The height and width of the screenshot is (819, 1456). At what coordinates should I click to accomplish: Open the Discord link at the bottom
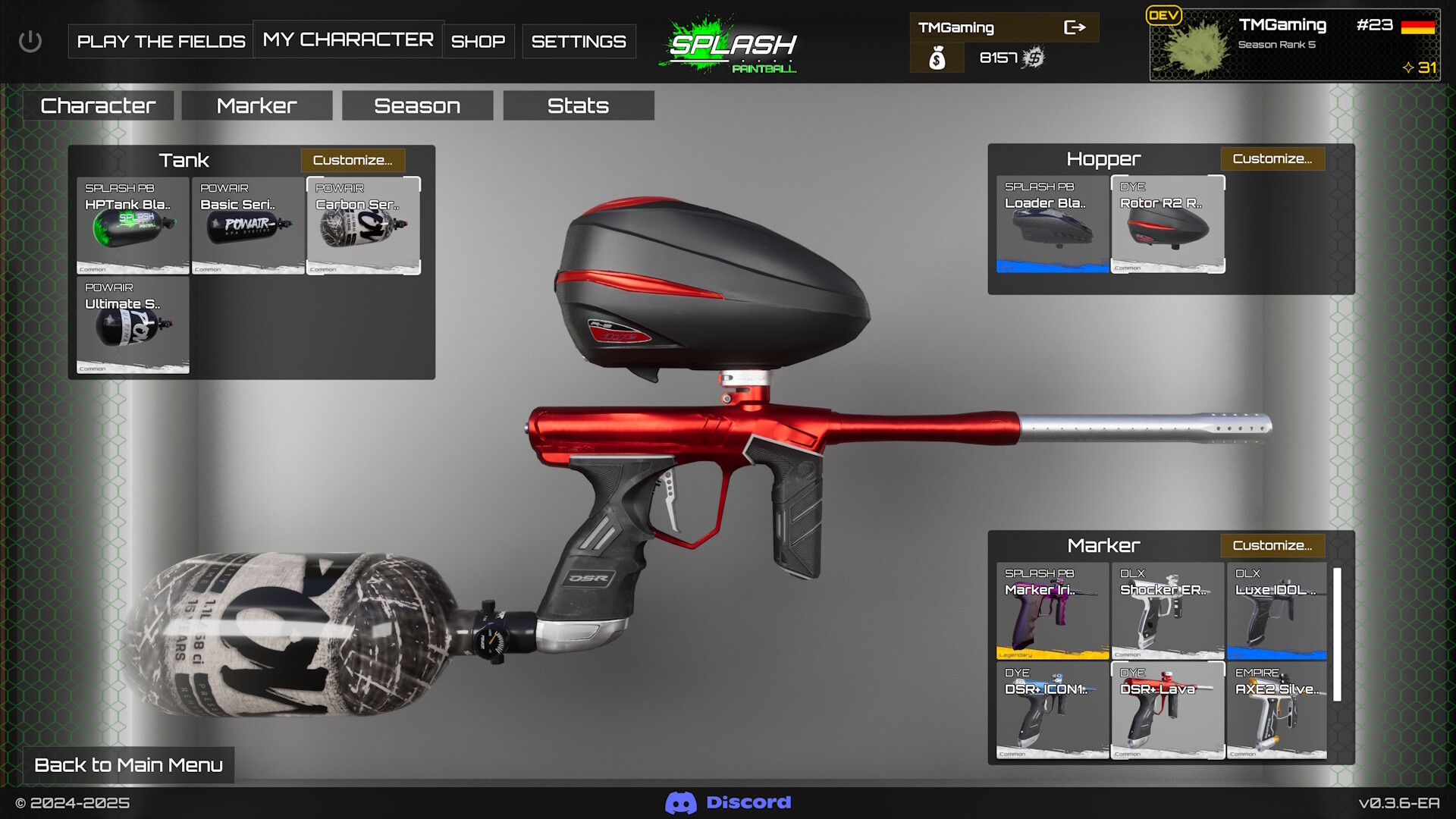[x=728, y=802]
